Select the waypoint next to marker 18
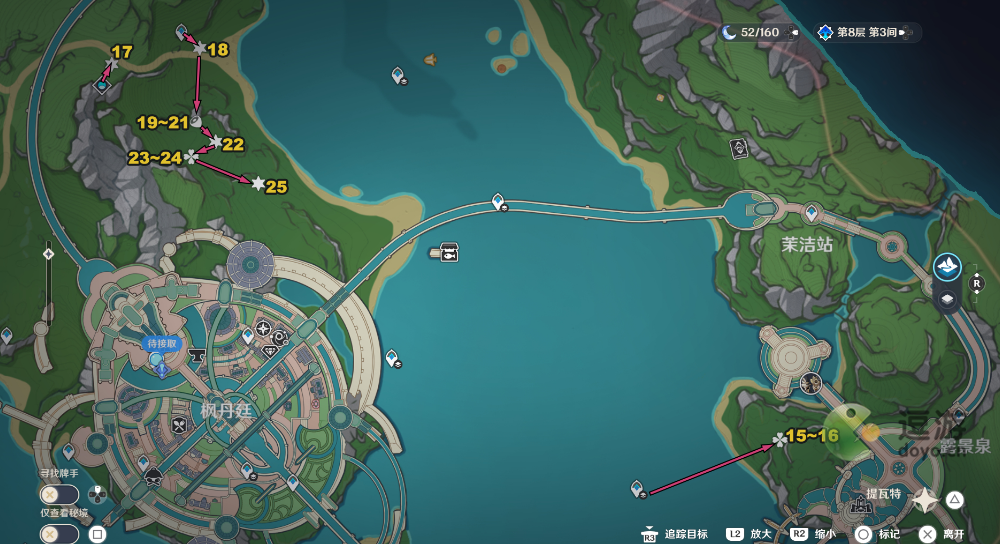 pos(181,32)
